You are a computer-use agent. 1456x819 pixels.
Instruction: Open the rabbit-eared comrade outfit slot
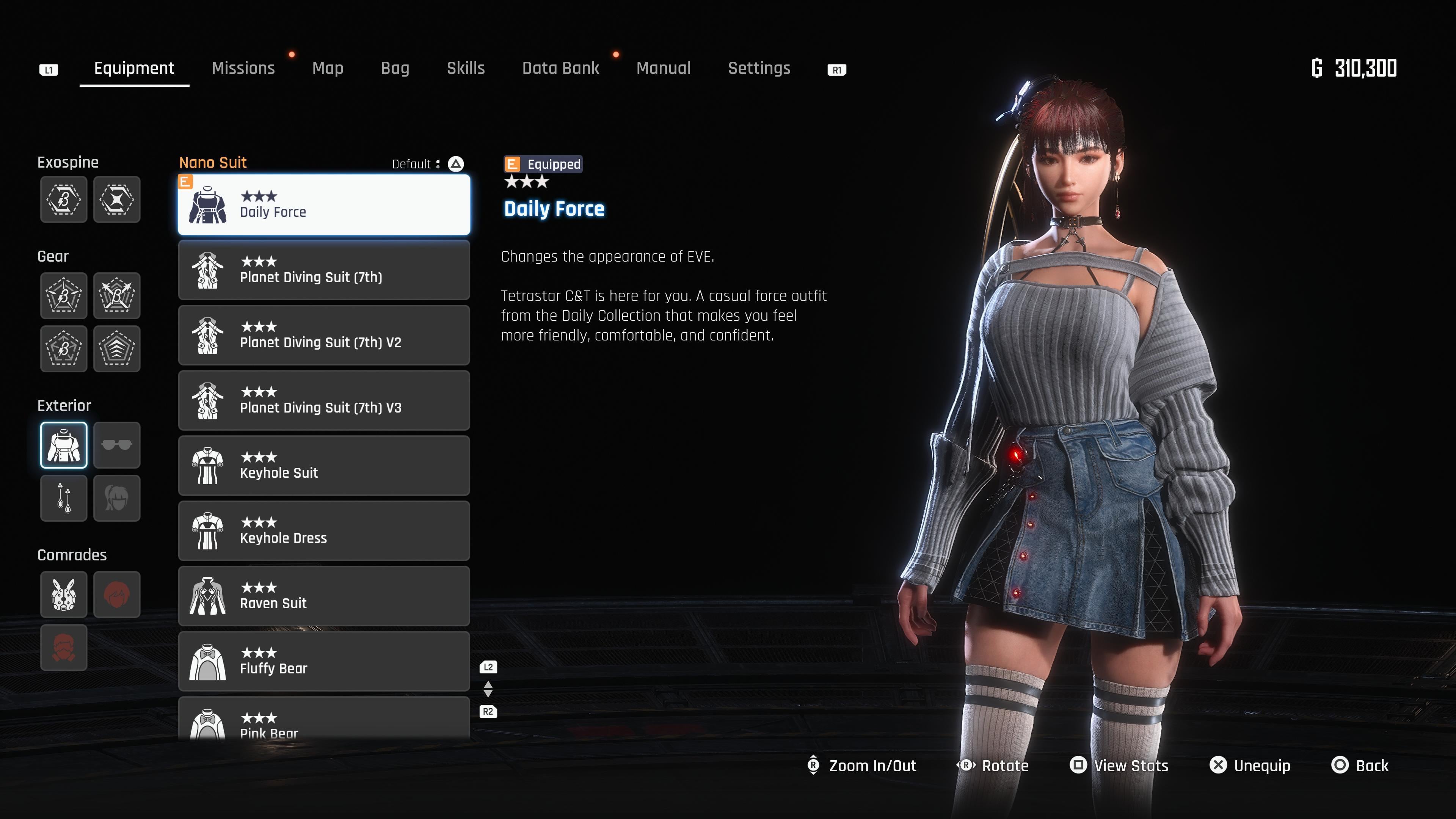(64, 595)
